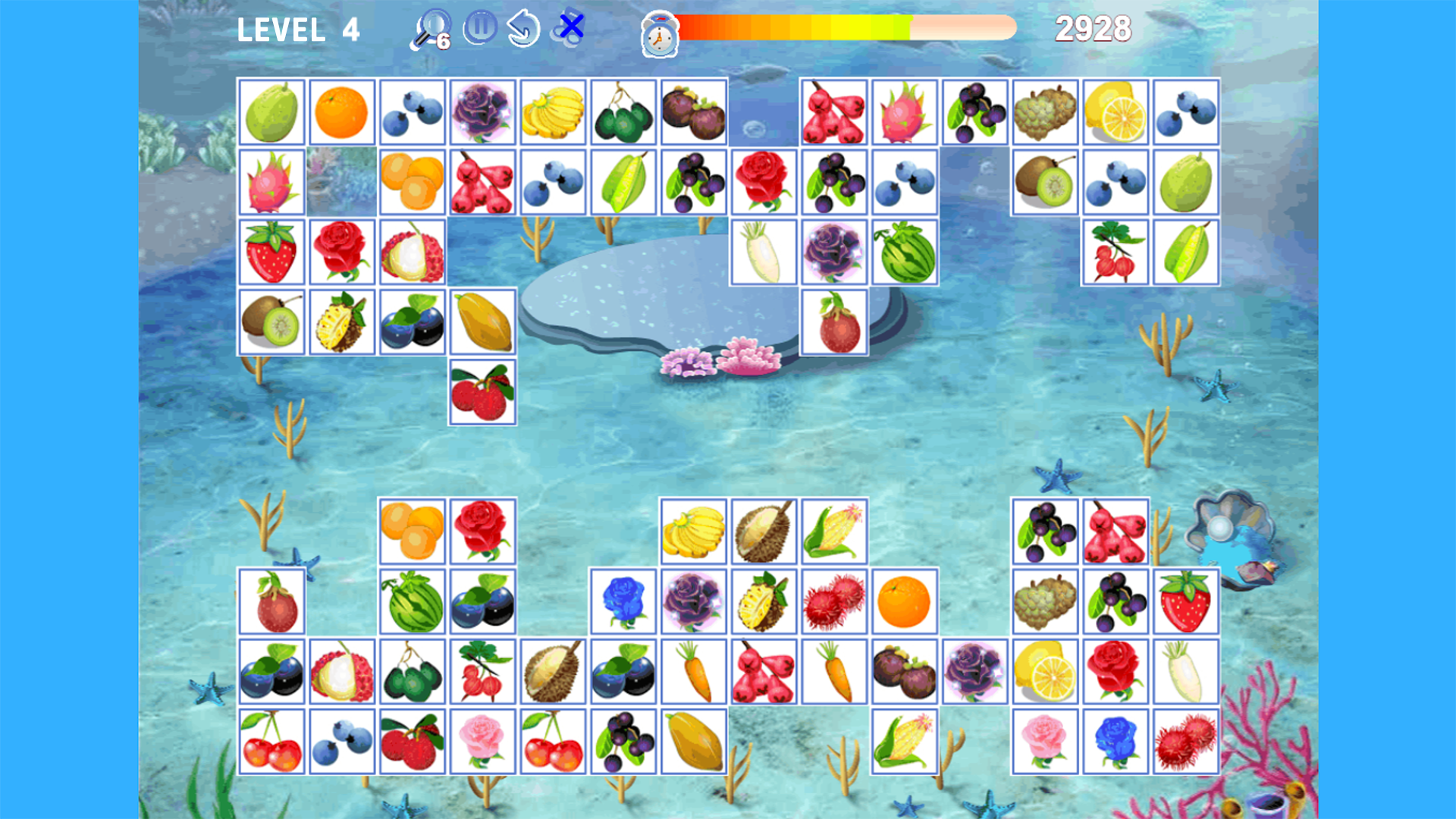This screenshot has height=819, width=1456.
Task: Select the pink dragon fruit tile top right
Action: [x=904, y=111]
